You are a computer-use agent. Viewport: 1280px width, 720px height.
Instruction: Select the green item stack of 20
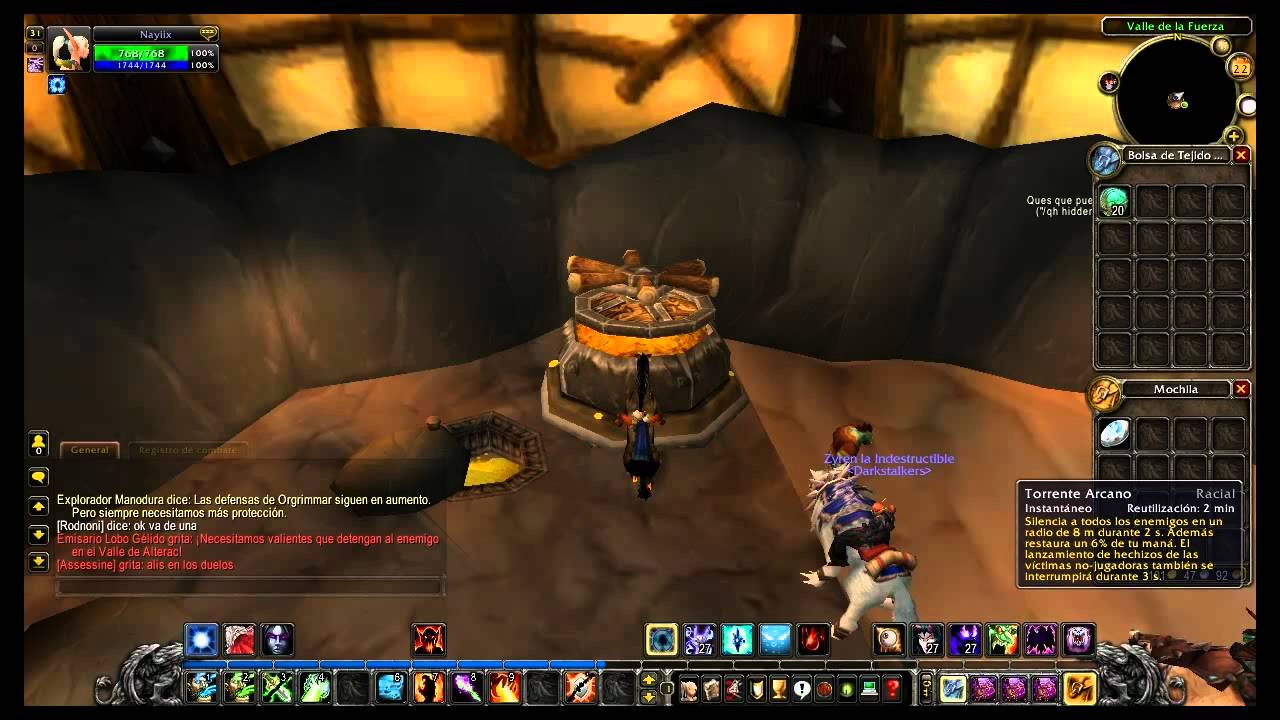[x=1114, y=202]
